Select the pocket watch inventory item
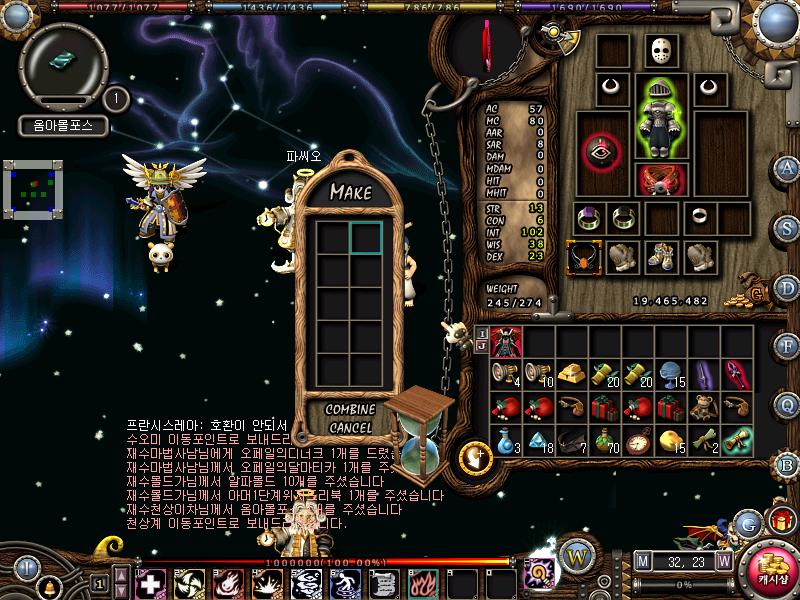Image resolution: width=800 pixels, height=600 pixels. [641, 440]
